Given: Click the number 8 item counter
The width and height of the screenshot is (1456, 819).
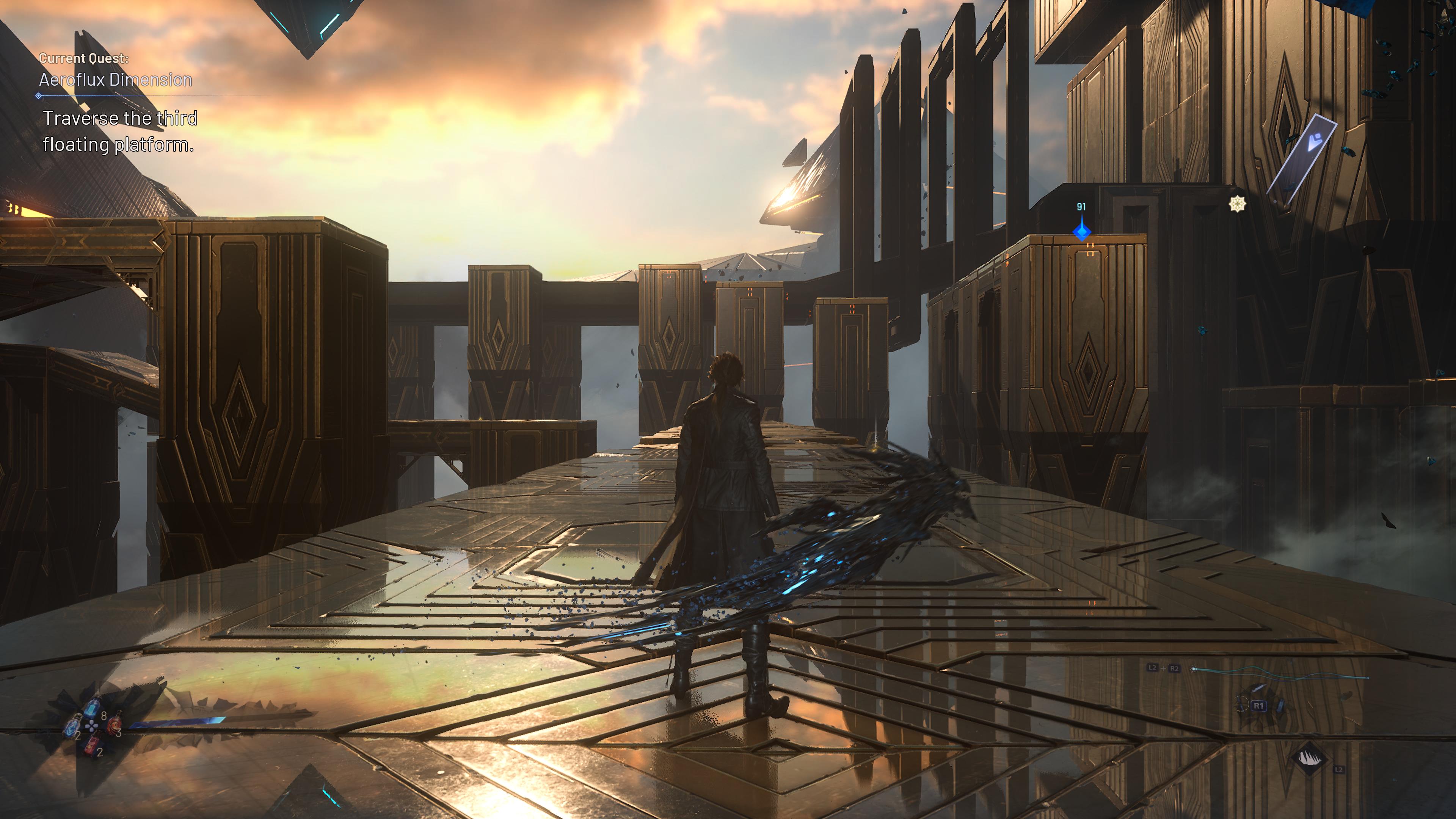Looking at the screenshot, I should (x=104, y=716).
